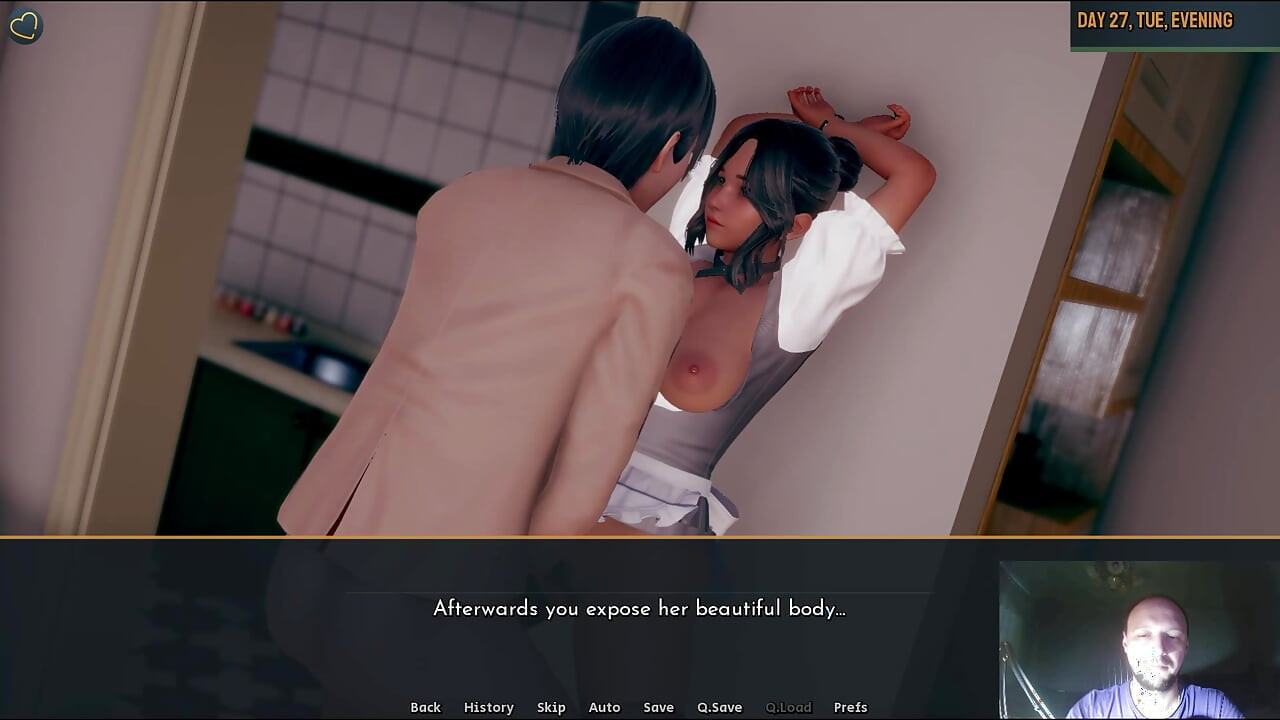
Task: Open game preferences using Prefs
Action: (851, 707)
